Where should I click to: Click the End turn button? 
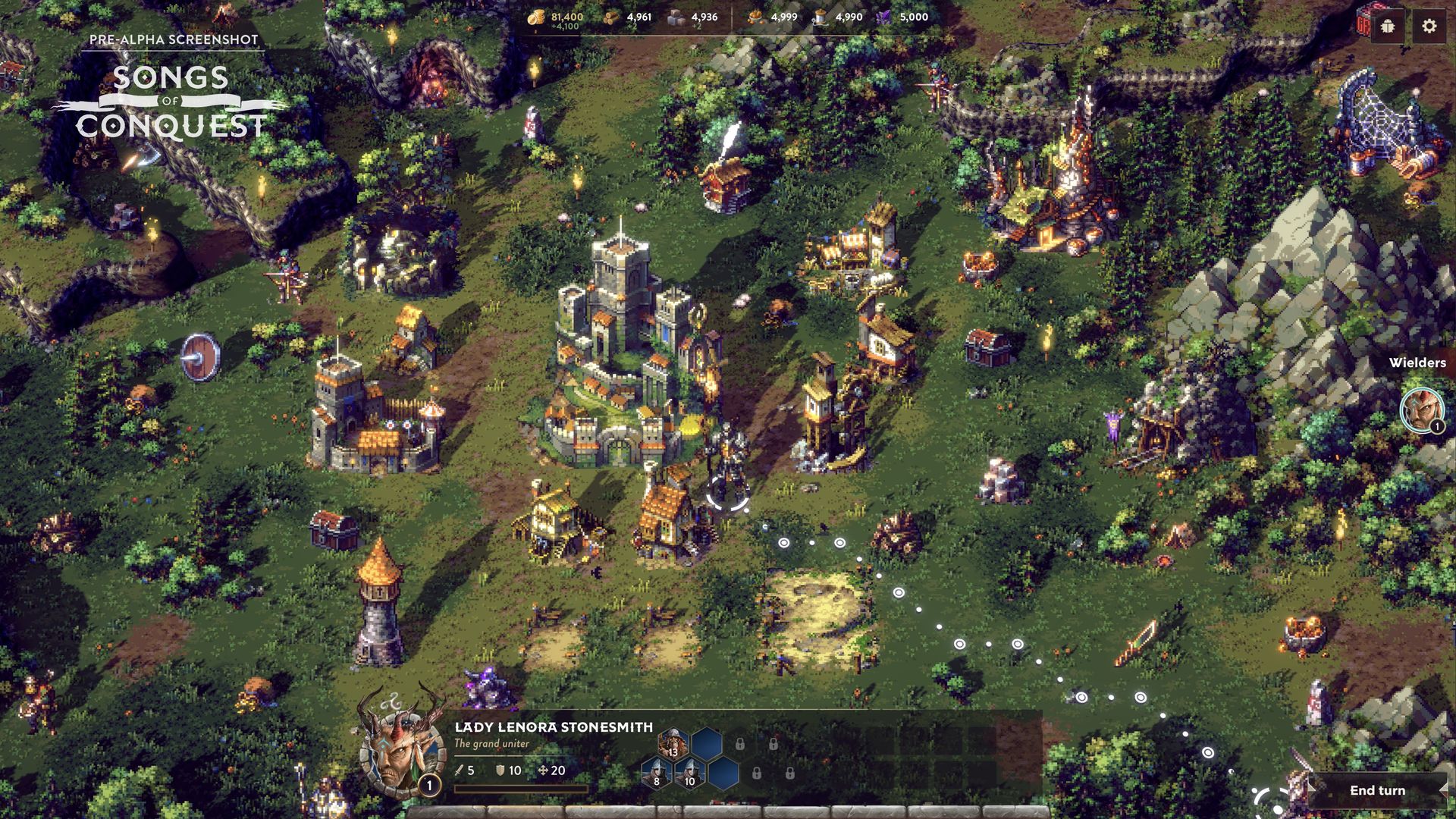point(1376,790)
